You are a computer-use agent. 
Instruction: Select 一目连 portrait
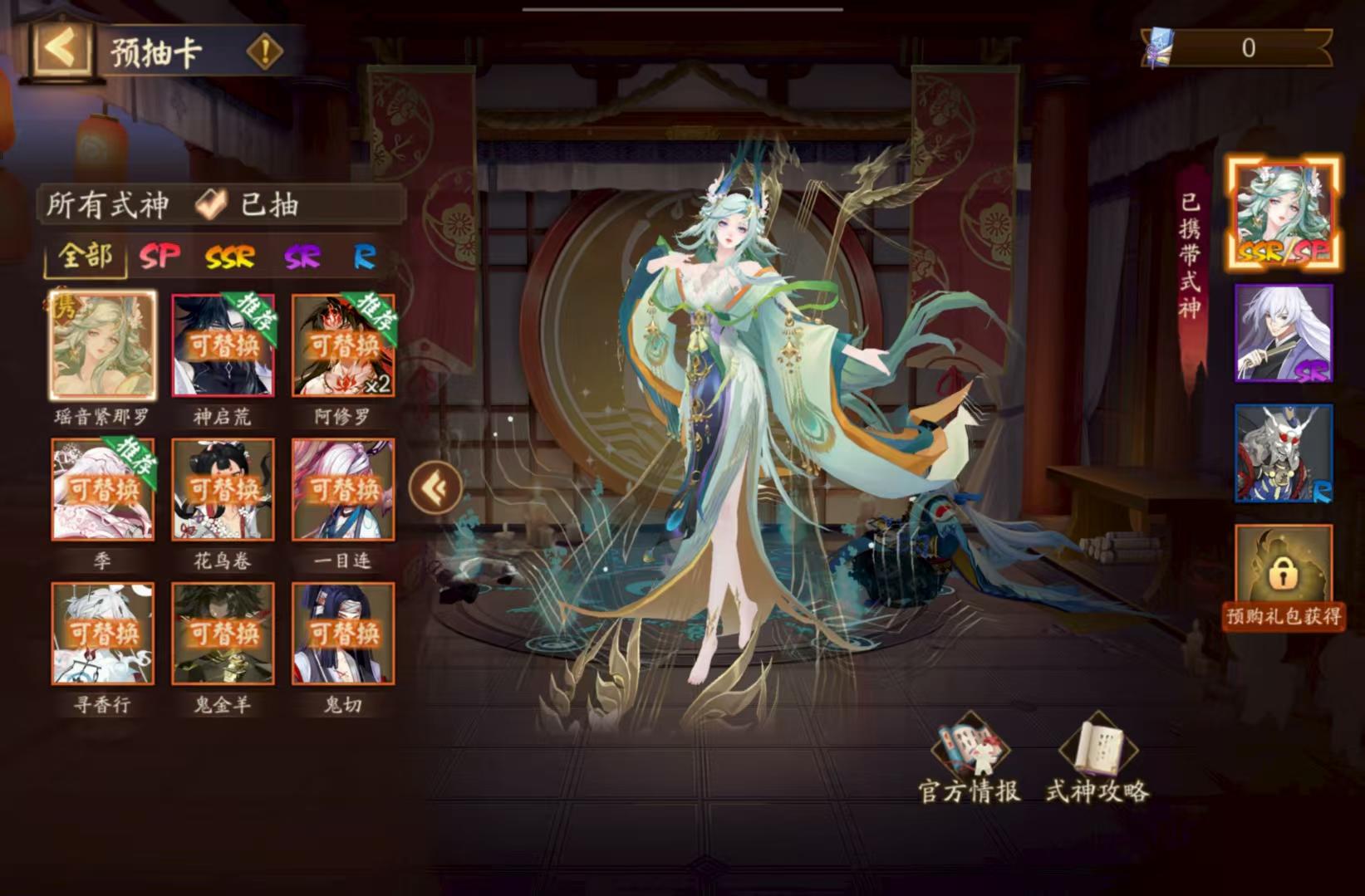point(344,490)
